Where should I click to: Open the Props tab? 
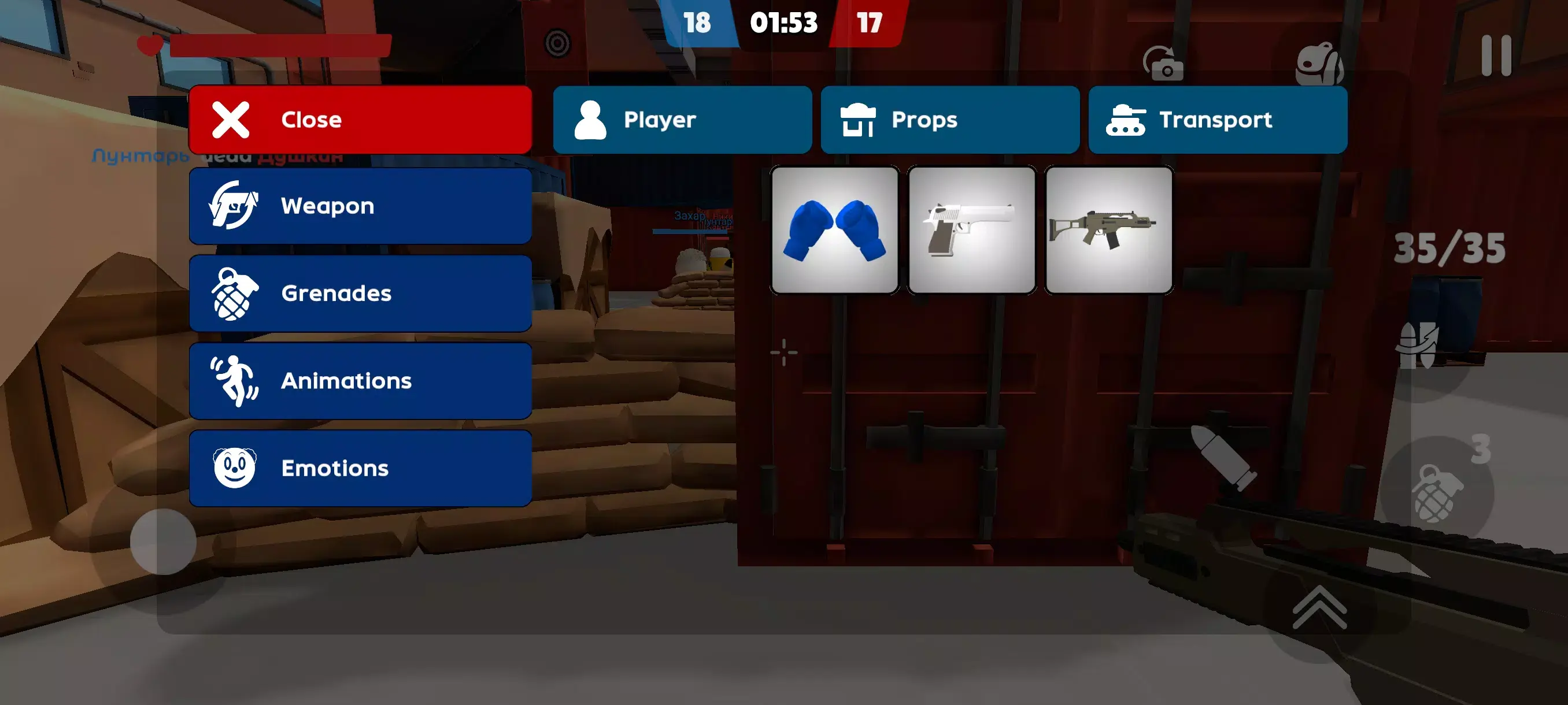tap(951, 119)
